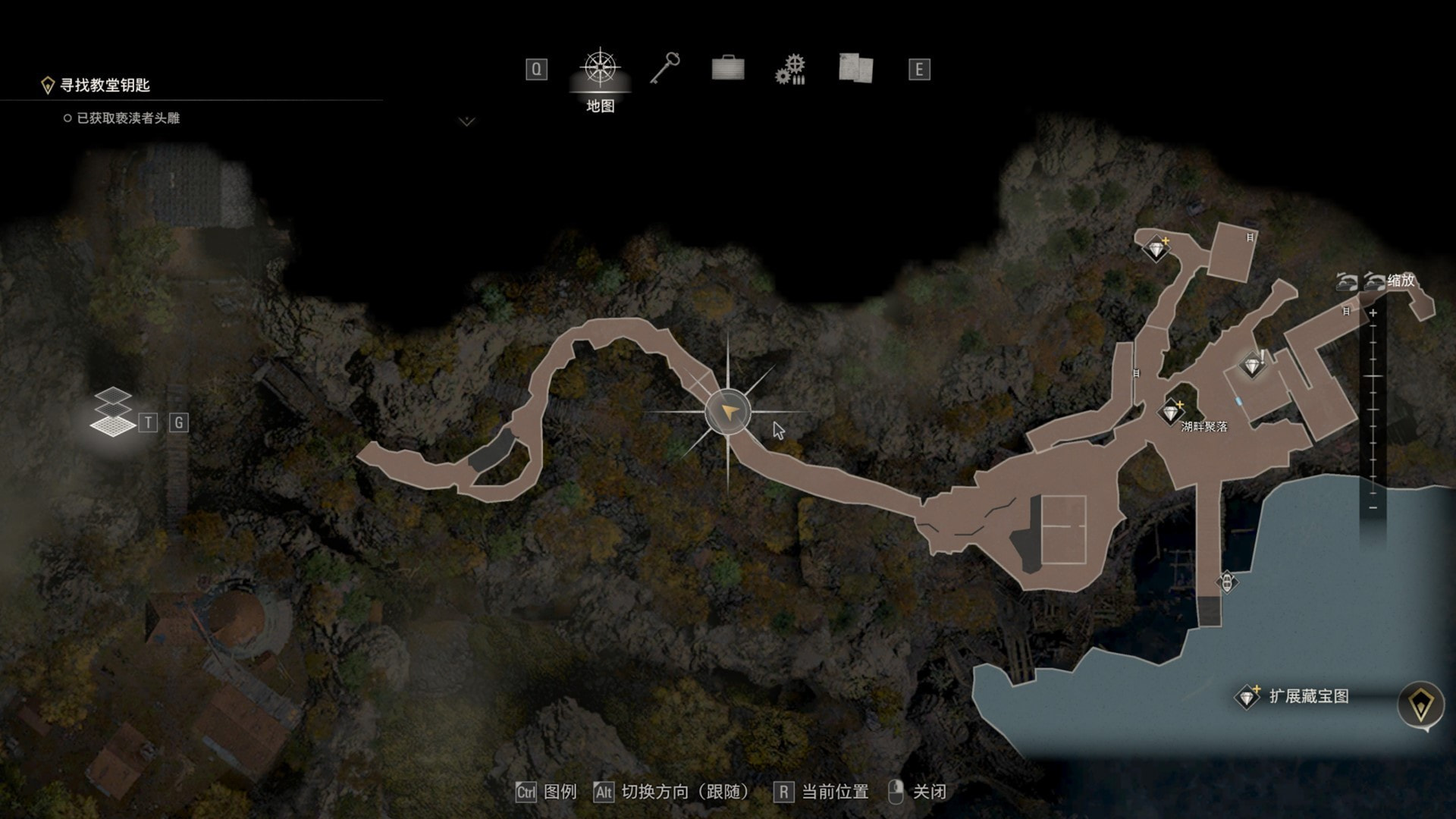Click the zoom-out minus on the scale
This screenshot has height=819, width=1456.
tap(1373, 507)
